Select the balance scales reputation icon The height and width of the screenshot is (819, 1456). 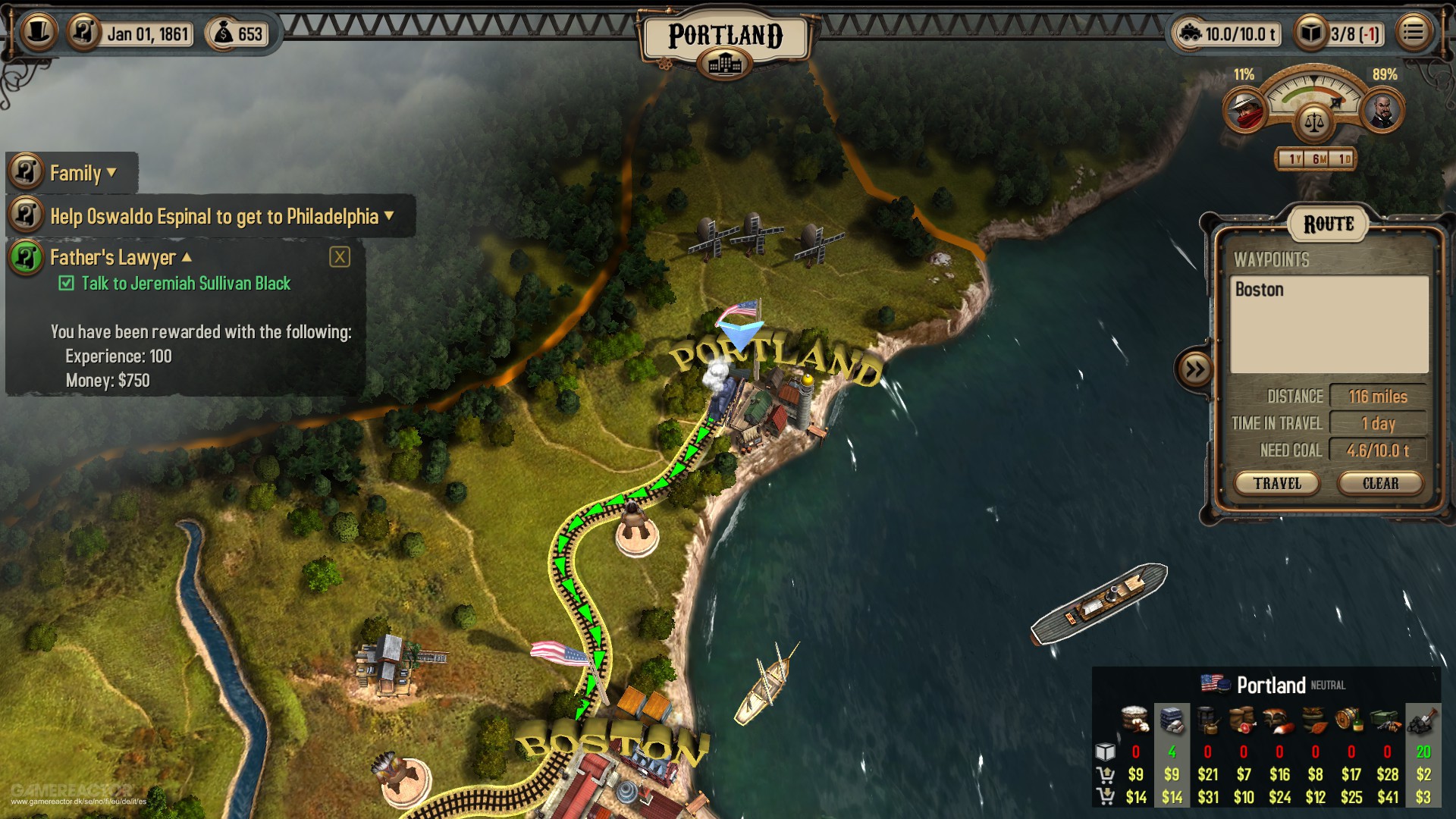(x=1314, y=120)
